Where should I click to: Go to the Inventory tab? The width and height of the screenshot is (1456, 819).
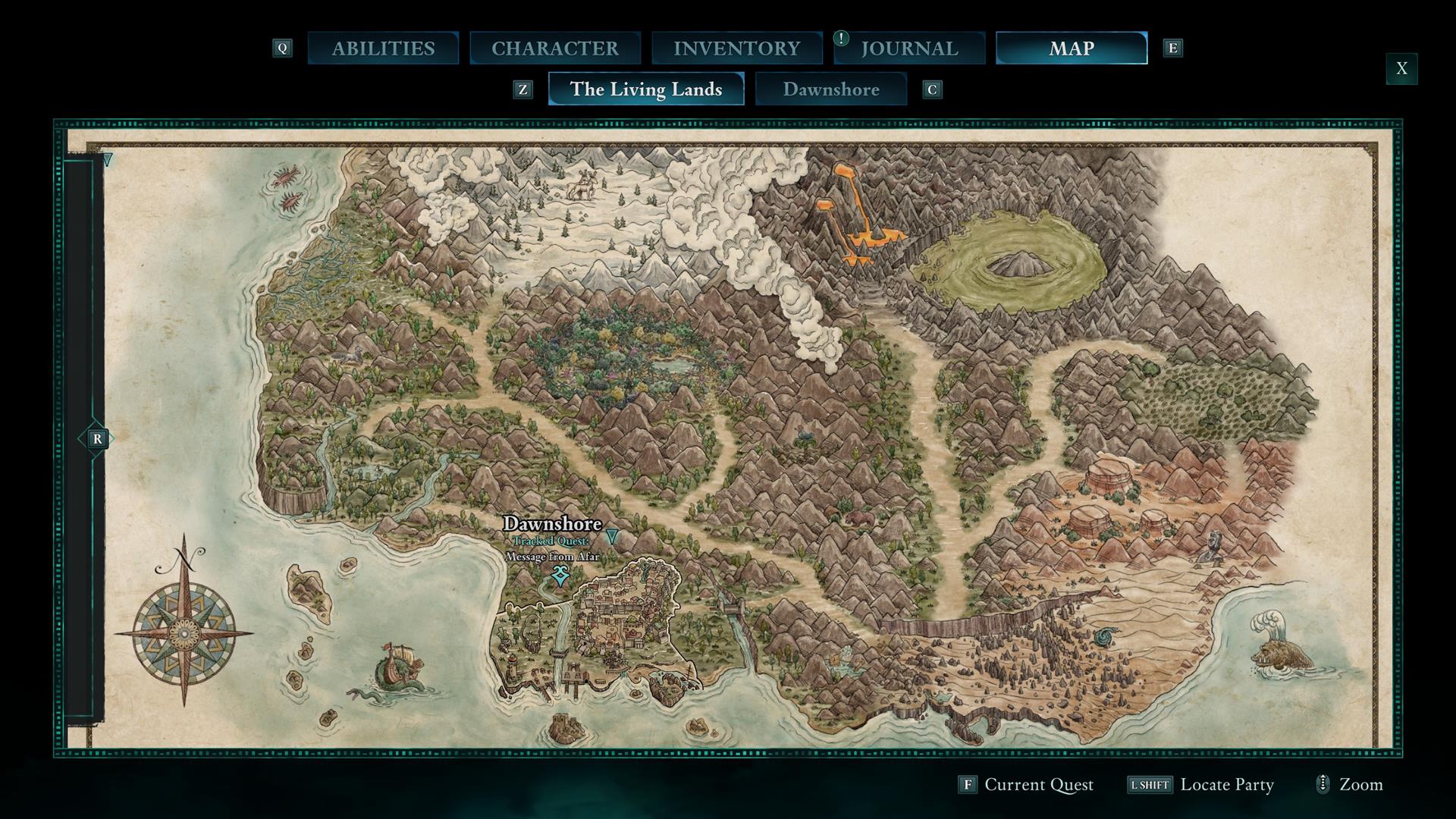coord(736,49)
